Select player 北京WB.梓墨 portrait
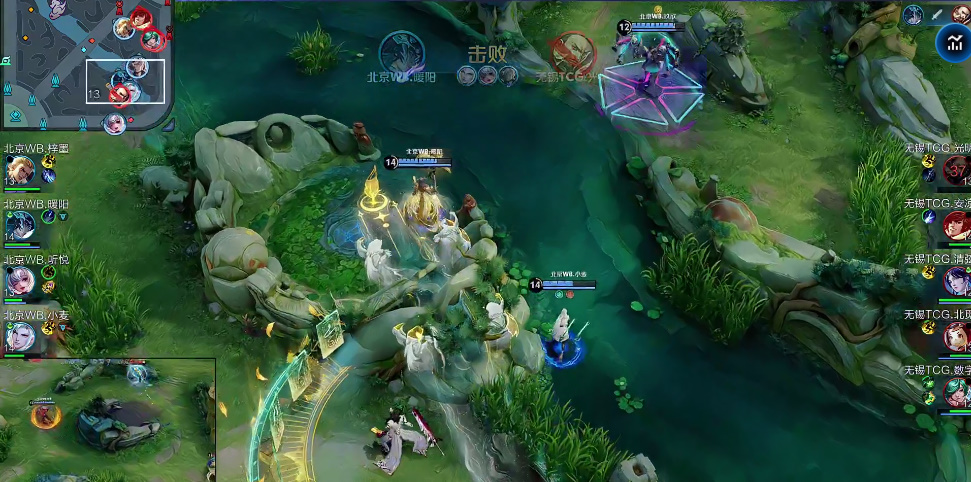Screen dimensions: 971x482 pos(19,170)
